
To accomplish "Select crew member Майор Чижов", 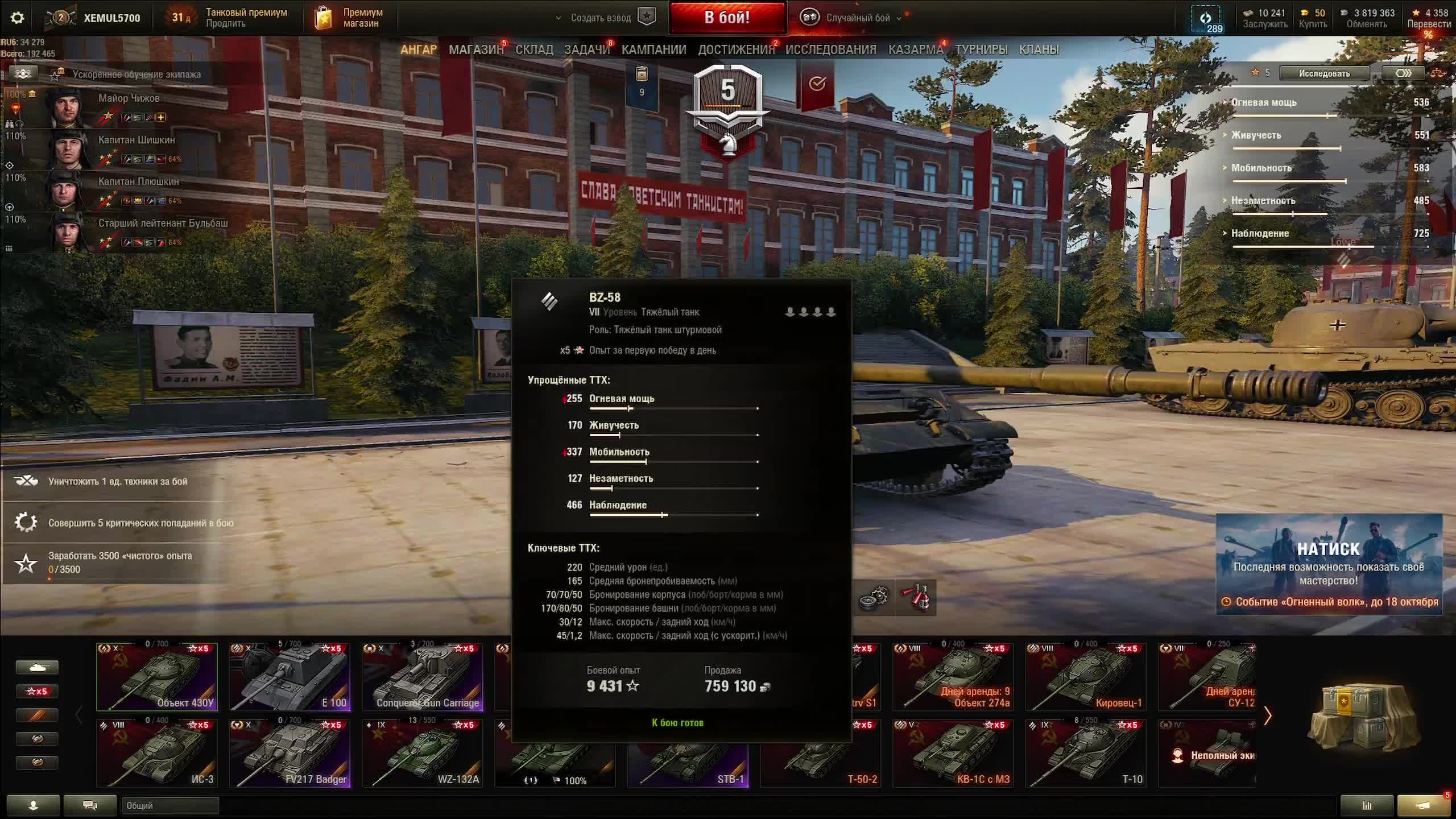I will [x=129, y=98].
